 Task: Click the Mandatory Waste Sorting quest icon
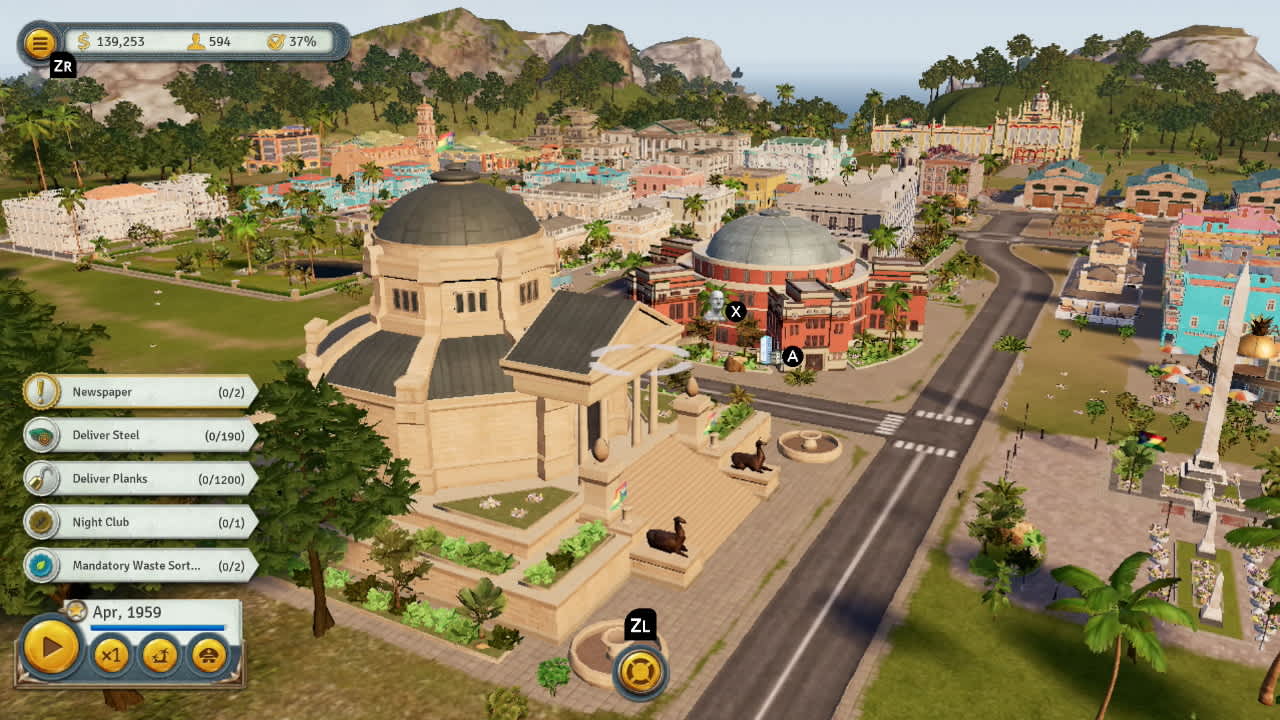[40, 565]
